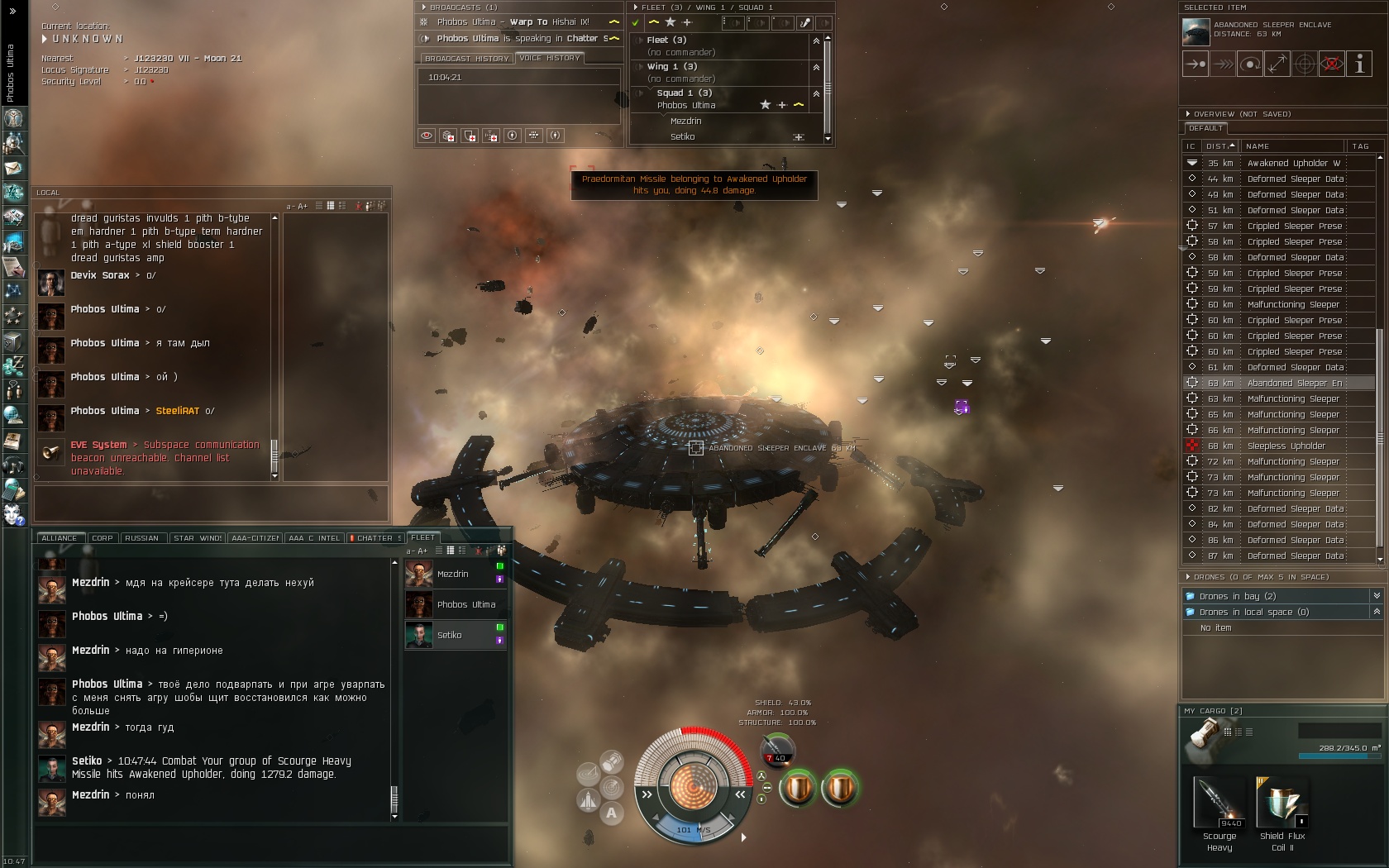Collapse the Wing 1 fleet entry
Viewport: 1389px width, 868px height.
816,67
